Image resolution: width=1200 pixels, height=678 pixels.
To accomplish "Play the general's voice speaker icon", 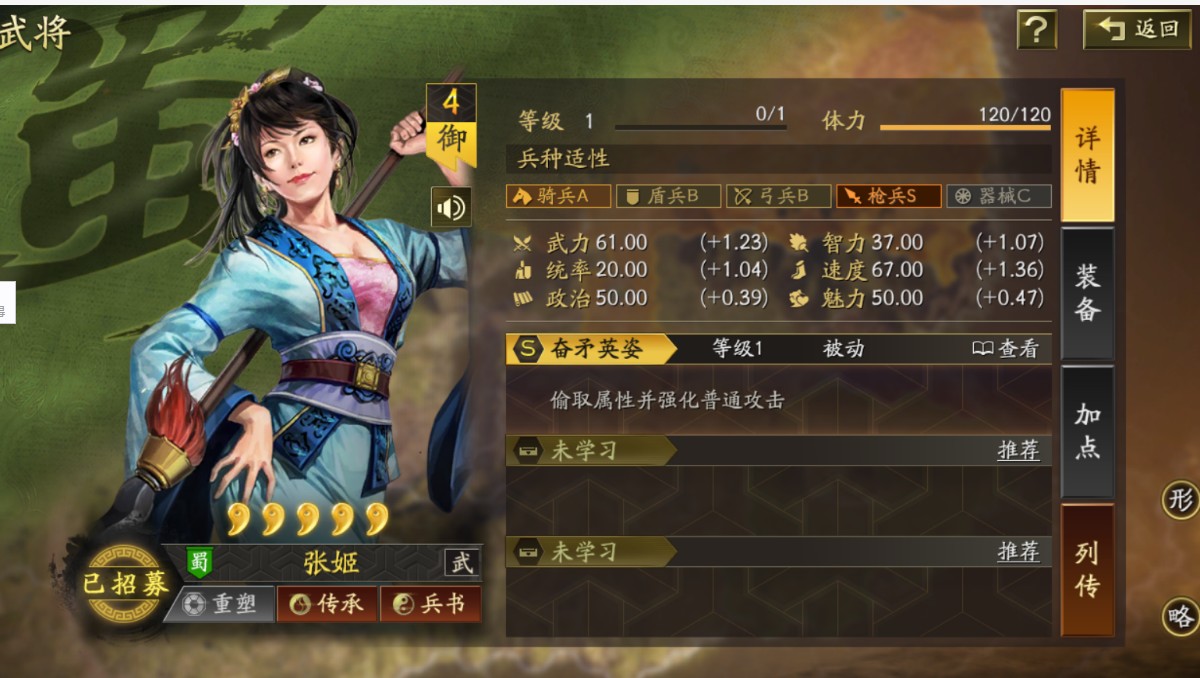I will (x=451, y=207).
